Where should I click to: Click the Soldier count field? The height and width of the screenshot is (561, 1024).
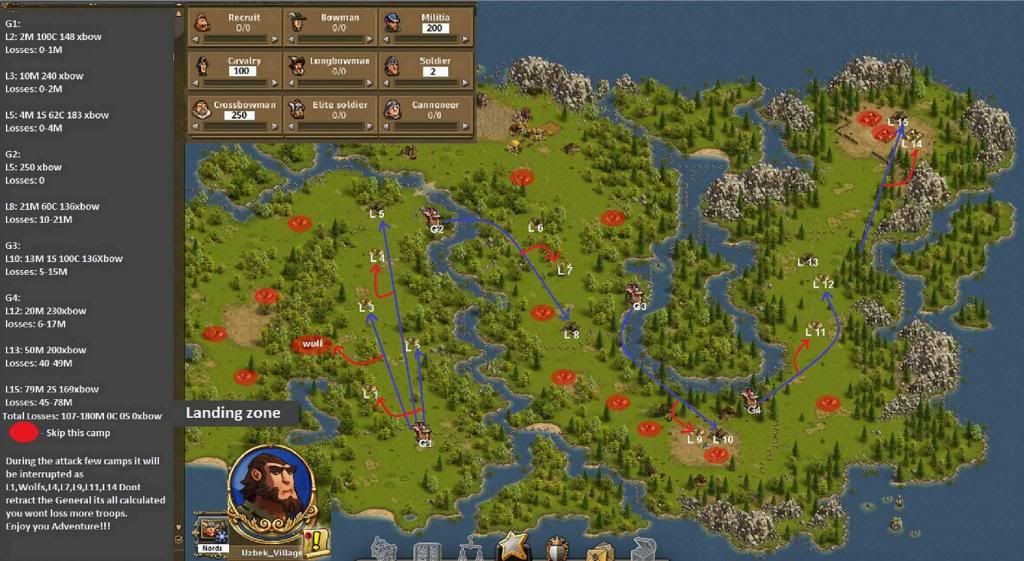[x=434, y=72]
